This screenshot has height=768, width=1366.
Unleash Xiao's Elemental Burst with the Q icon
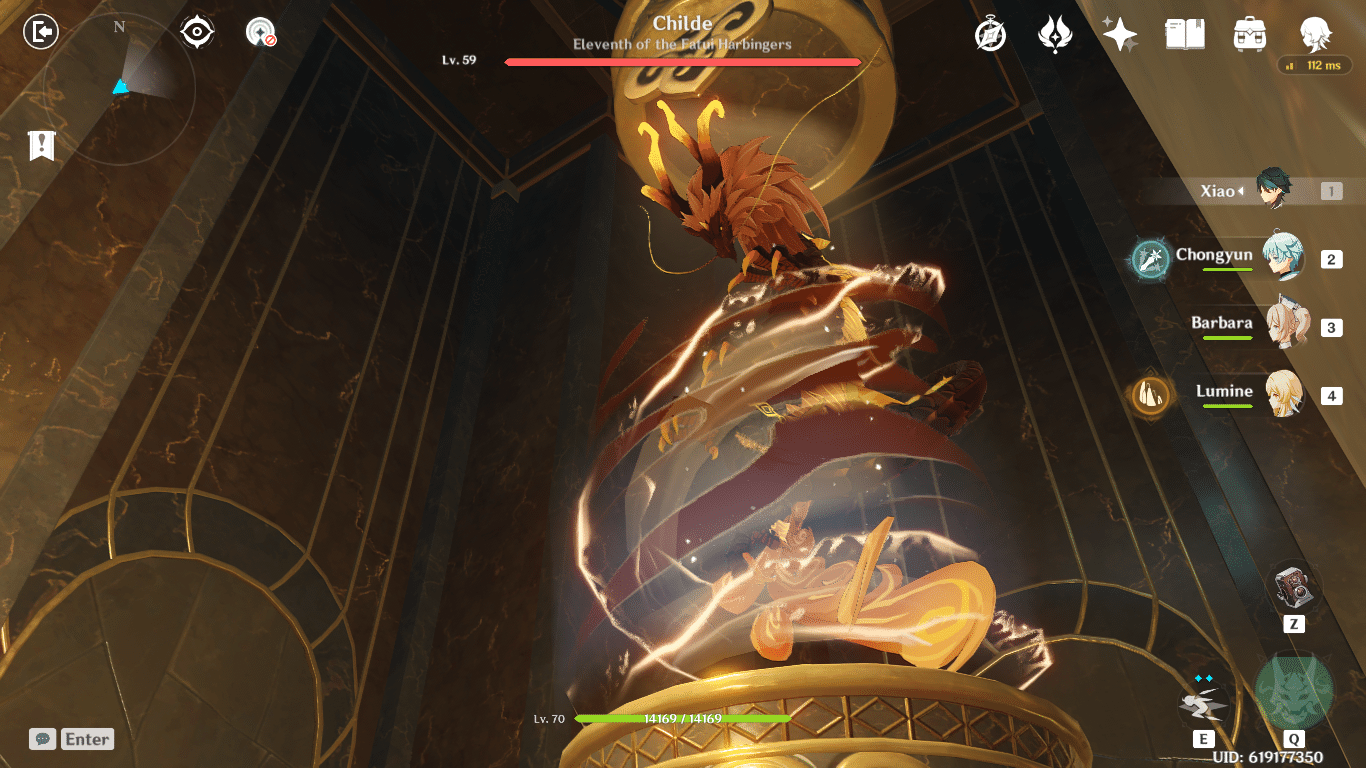tap(1295, 689)
